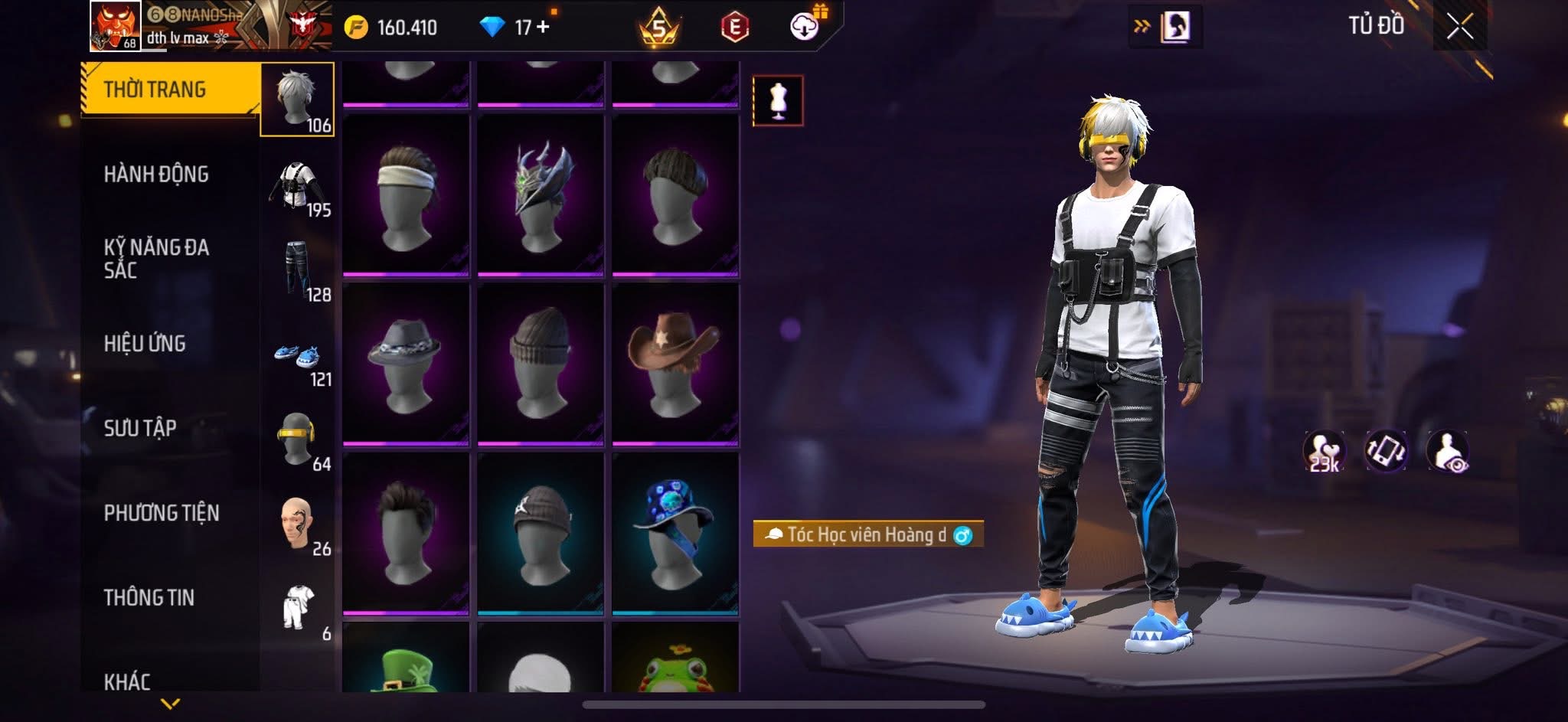Switch to the Hành Động tab
1568x722 pixels.
[x=156, y=175]
